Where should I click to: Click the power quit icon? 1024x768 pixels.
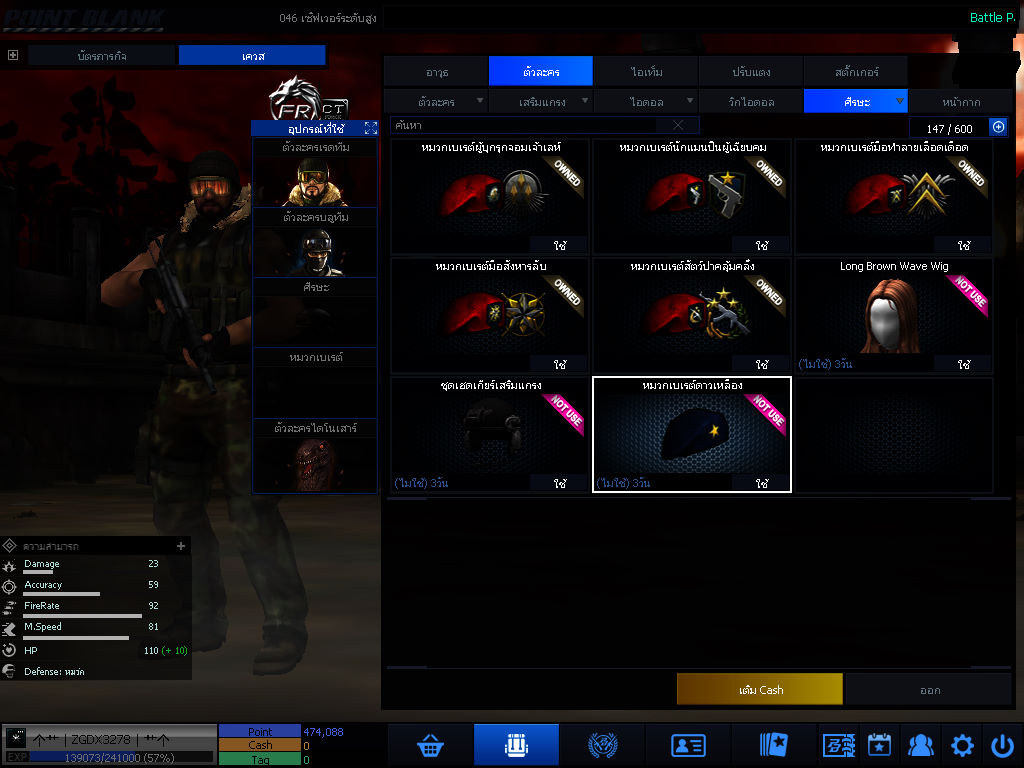(1002, 745)
